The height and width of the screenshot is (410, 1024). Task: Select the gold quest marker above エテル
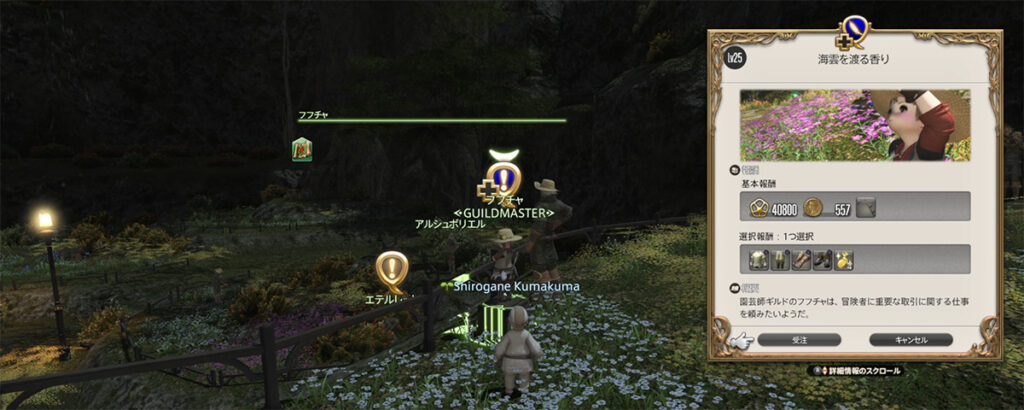(x=392, y=269)
